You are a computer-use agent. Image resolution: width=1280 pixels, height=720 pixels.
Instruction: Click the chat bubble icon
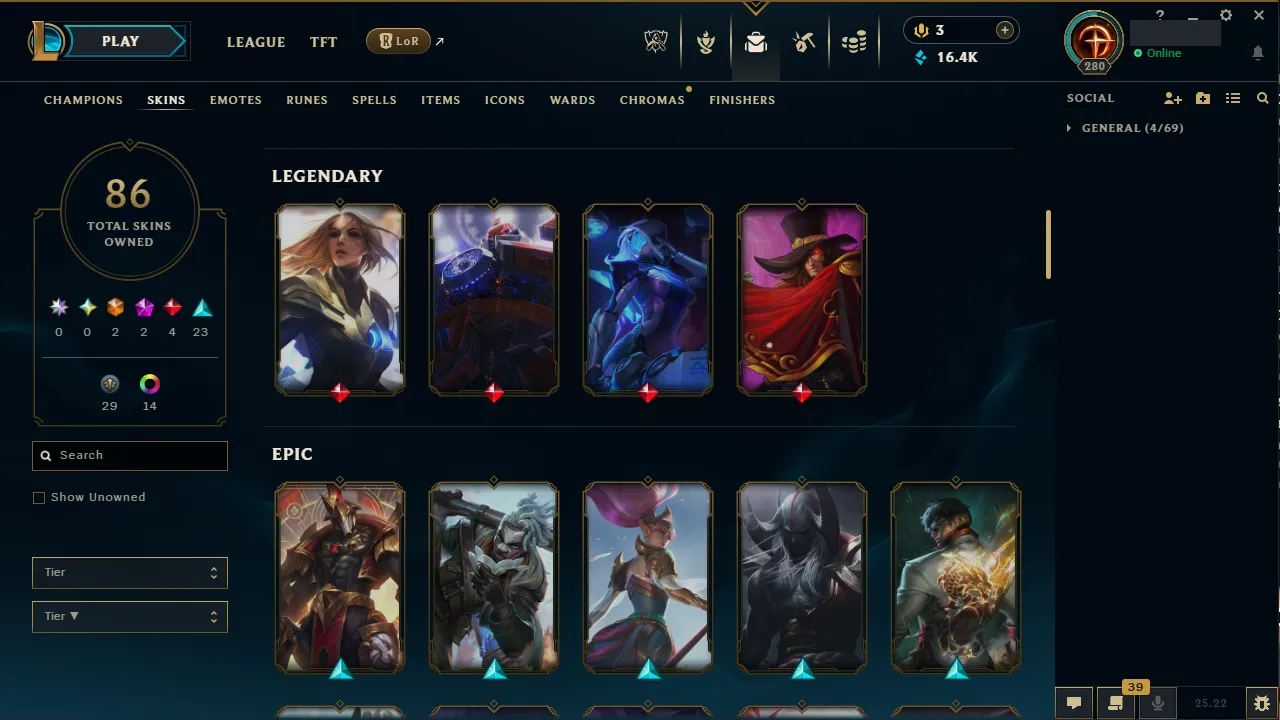coord(1073,701)
